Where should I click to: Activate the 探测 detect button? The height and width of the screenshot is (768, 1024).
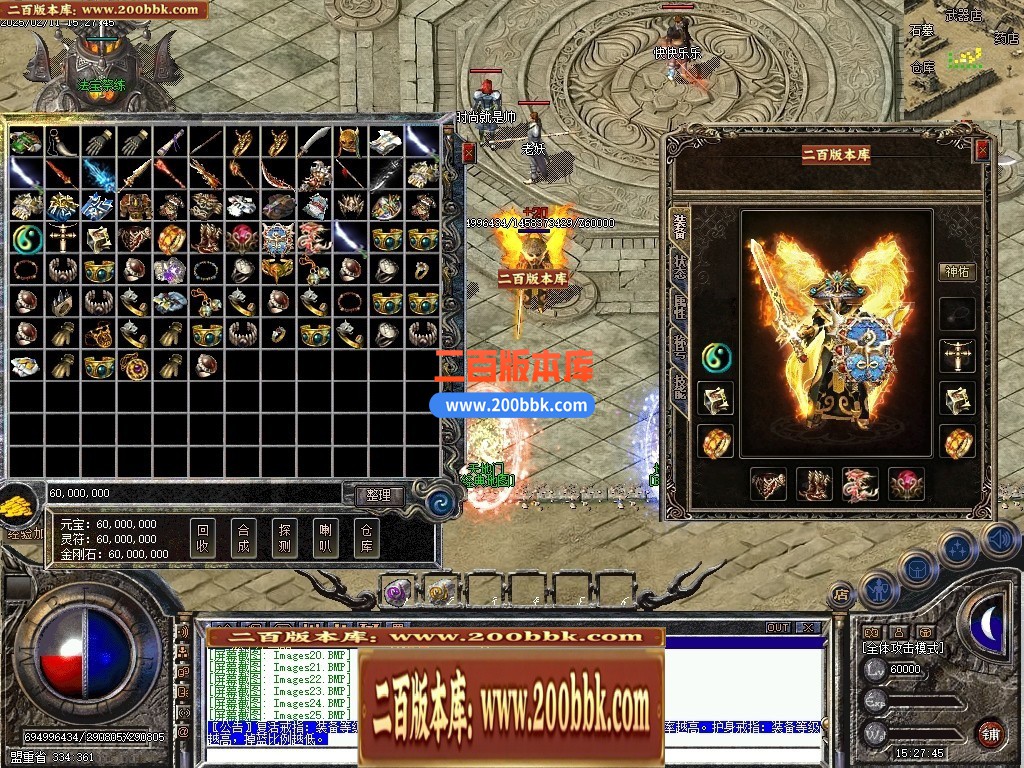click(284, 539)
